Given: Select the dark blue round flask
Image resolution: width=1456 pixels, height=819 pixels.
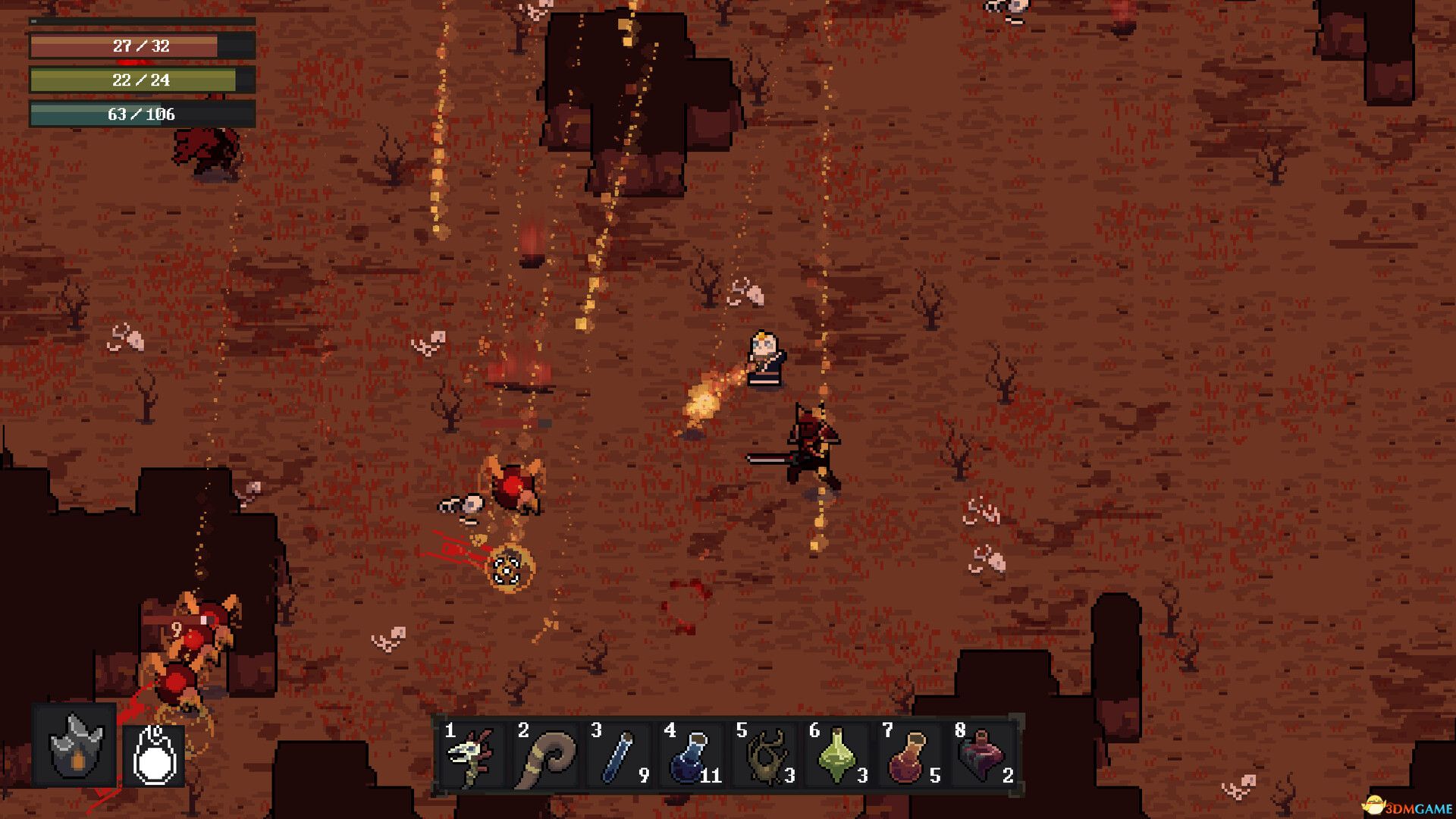Looking at the screenshot, I should [x=690, y=755].
